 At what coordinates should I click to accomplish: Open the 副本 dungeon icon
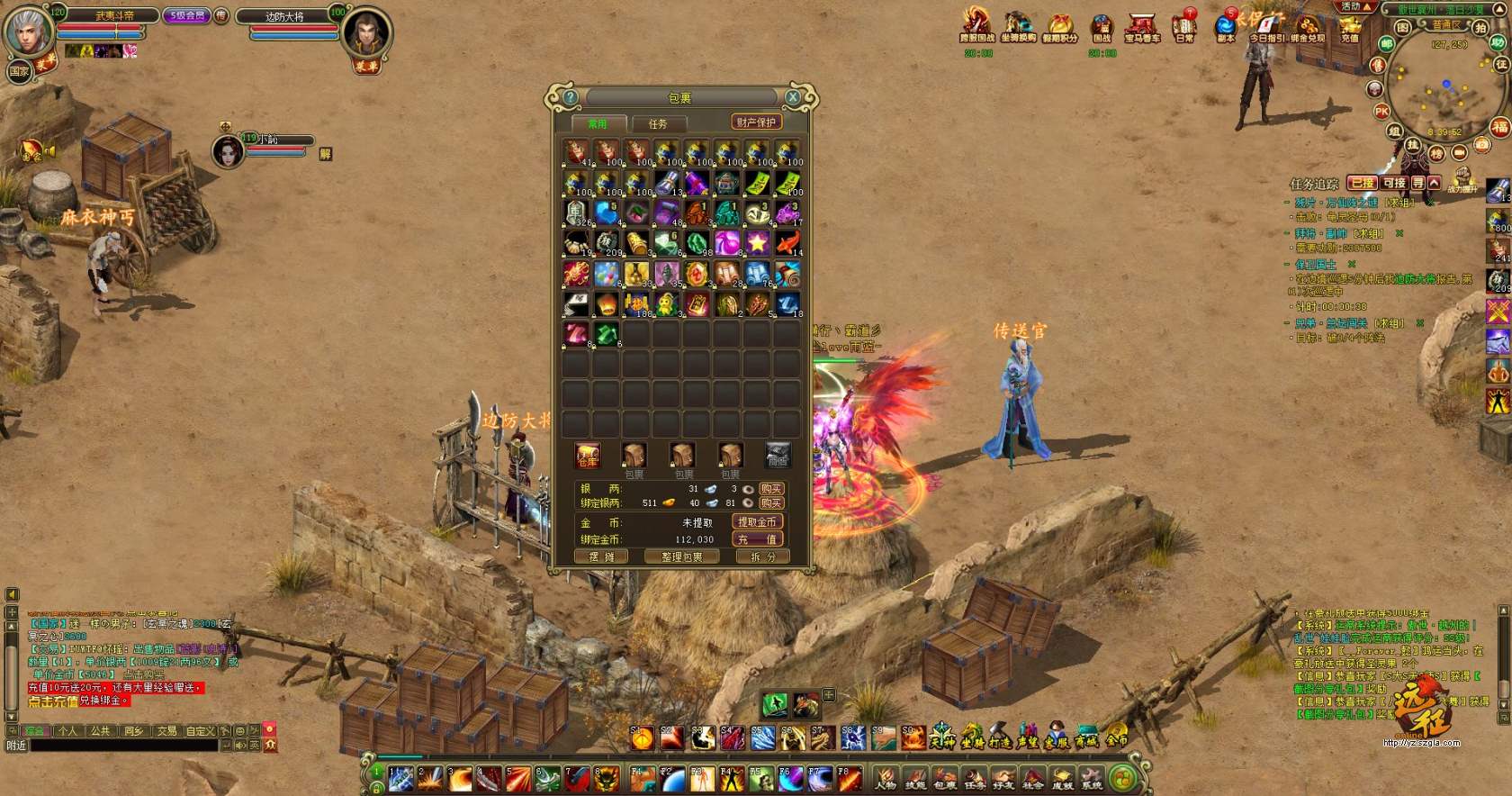coord(1226,28)
